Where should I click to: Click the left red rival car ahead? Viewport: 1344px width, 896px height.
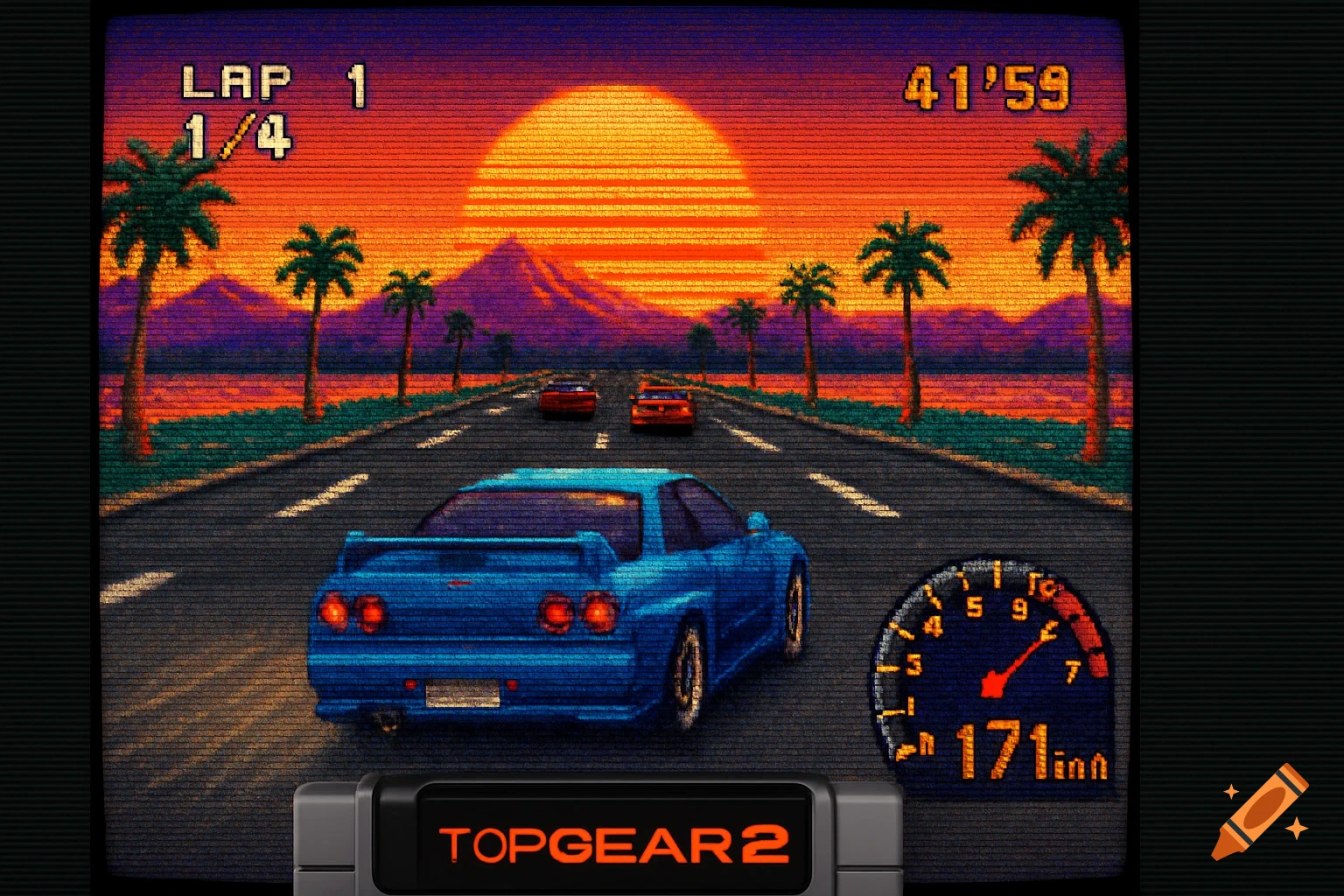tap(567, 398)
